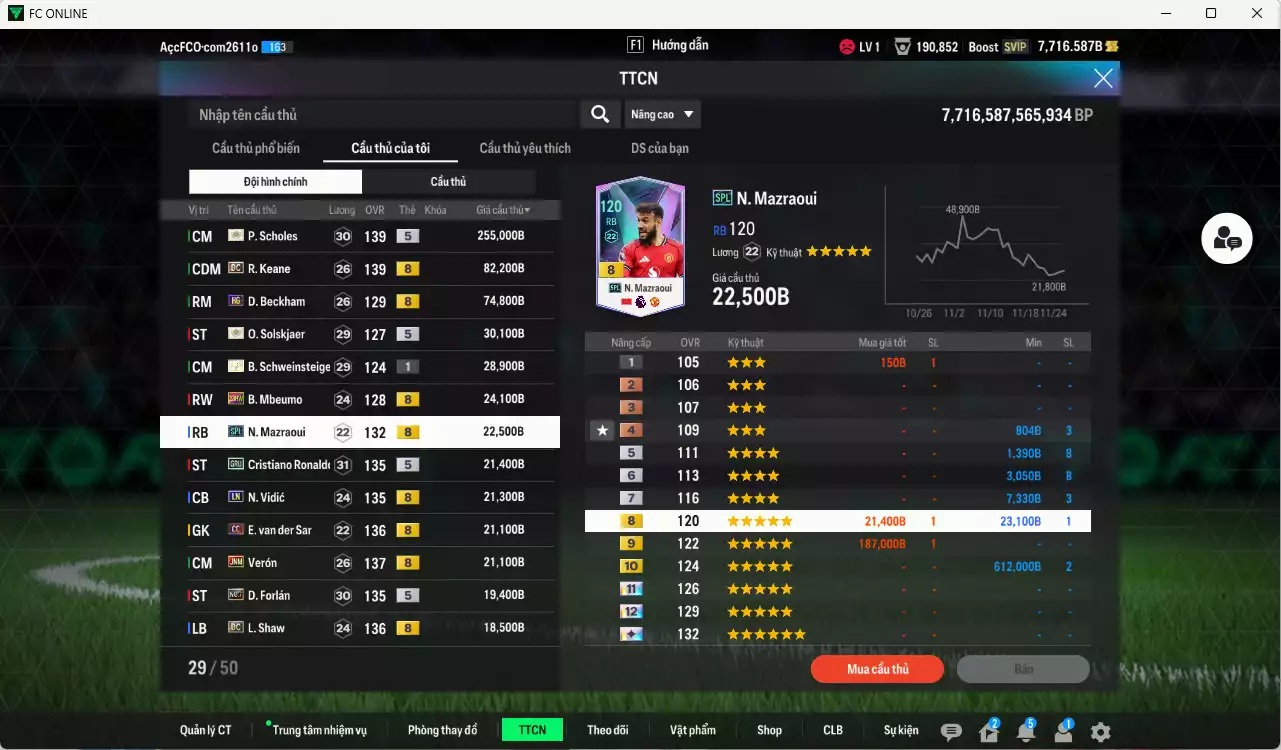Click the search magnifier button

point(600,114)
